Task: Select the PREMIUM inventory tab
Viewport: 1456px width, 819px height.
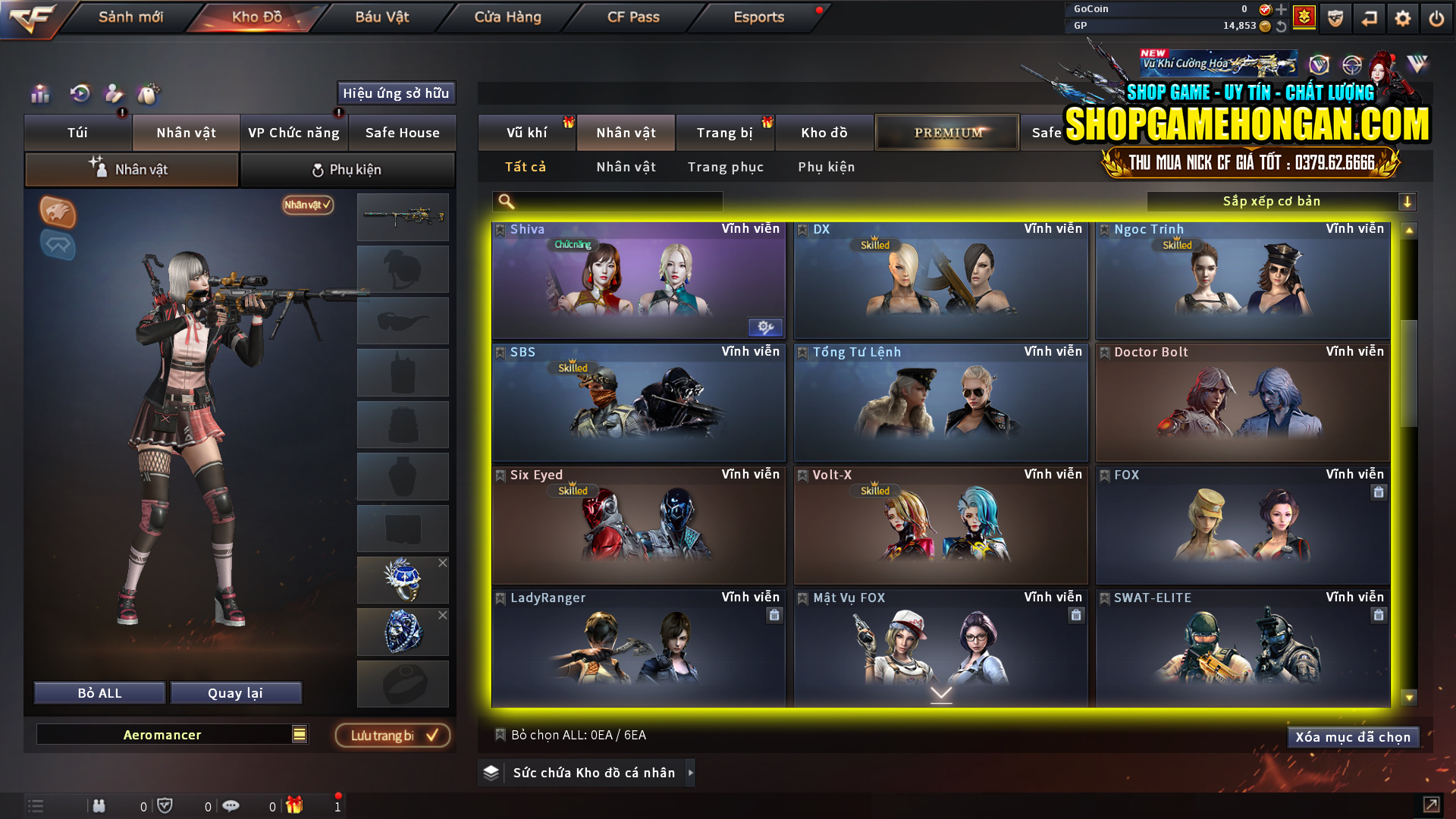Action: point(946,132)
